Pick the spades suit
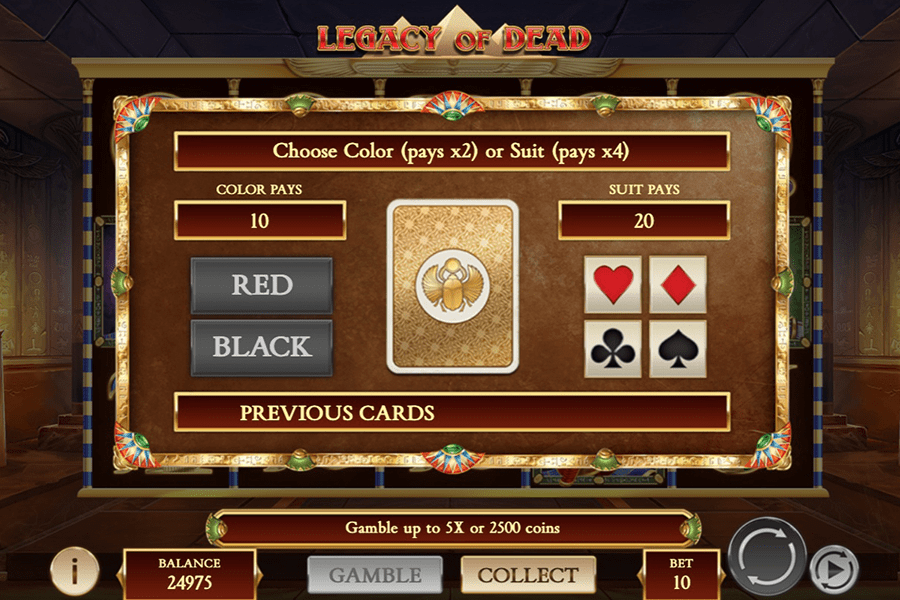This screenshot has height=600, width=900. [677, 348]
